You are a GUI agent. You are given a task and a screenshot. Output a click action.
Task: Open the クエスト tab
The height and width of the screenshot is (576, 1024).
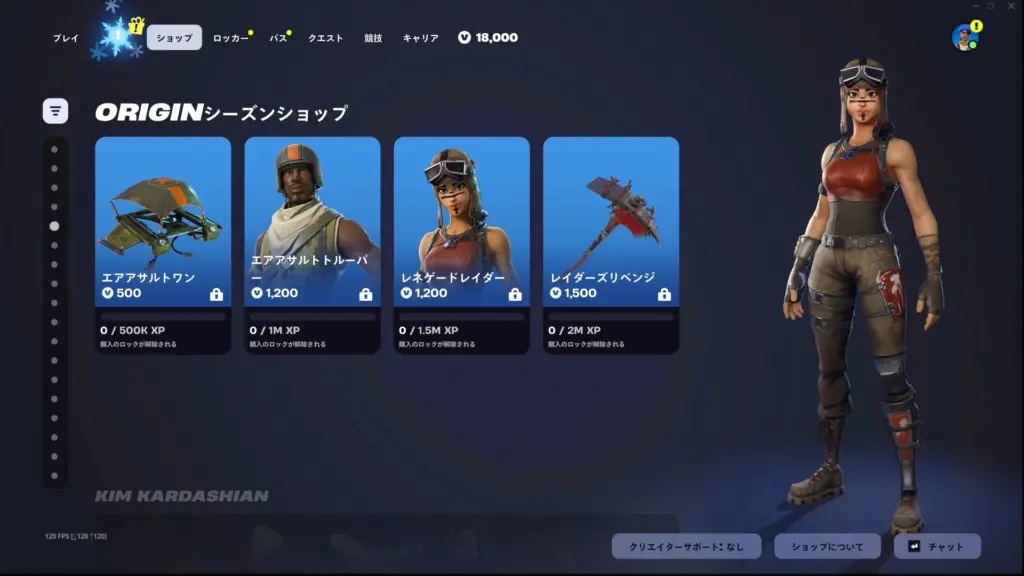[325, 38]
